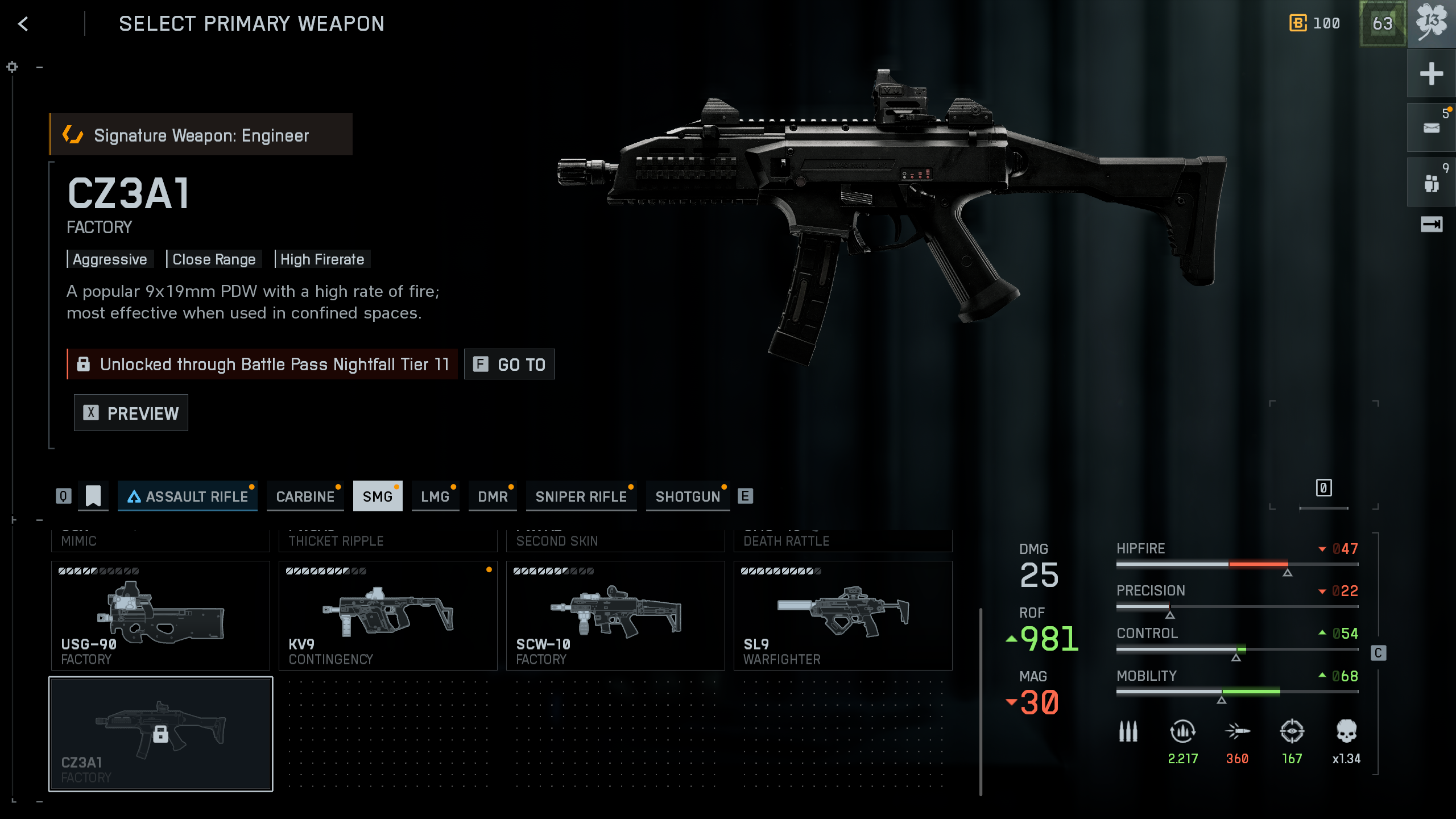The height and width of the screenshot is (819, 1456).
Task: Open the bookmarked favorites tab
Action: point(93,496)
